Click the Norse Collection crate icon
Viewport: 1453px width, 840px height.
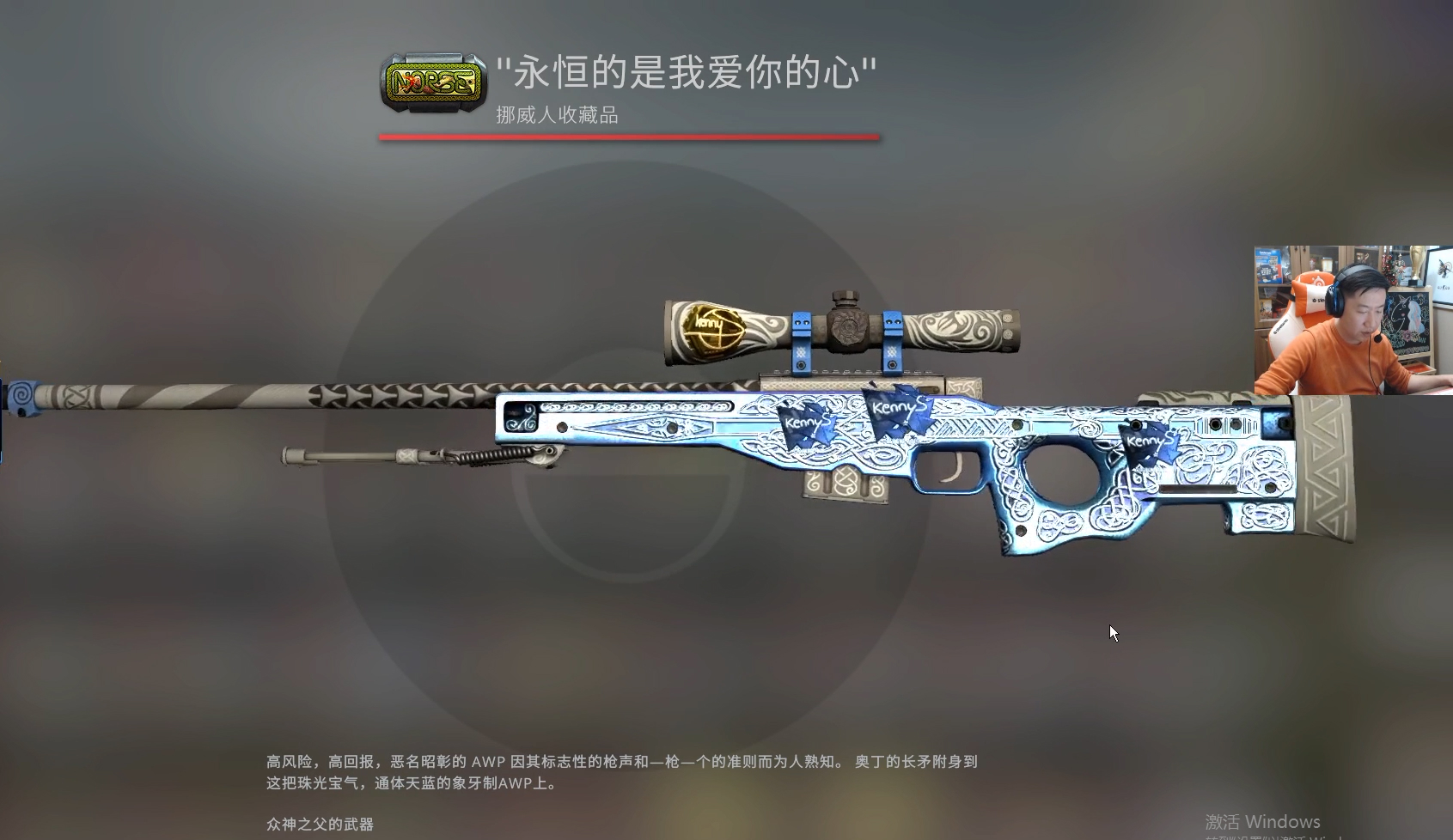click(x=432, y=83)
